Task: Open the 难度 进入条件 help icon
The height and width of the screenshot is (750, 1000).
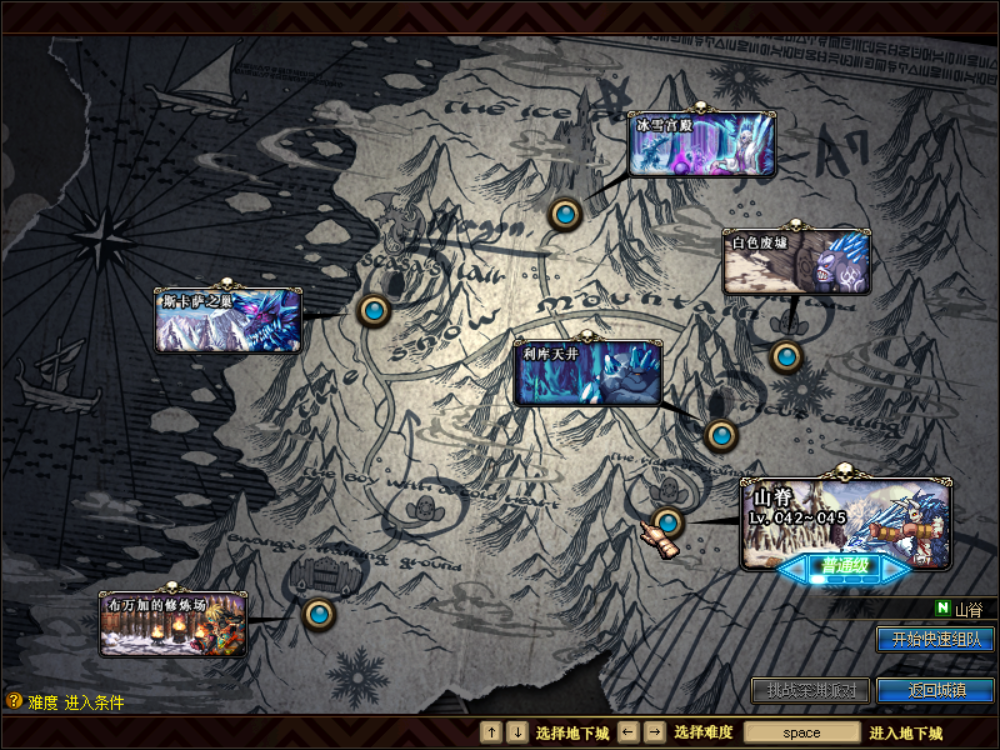Action: coord(14,702)
